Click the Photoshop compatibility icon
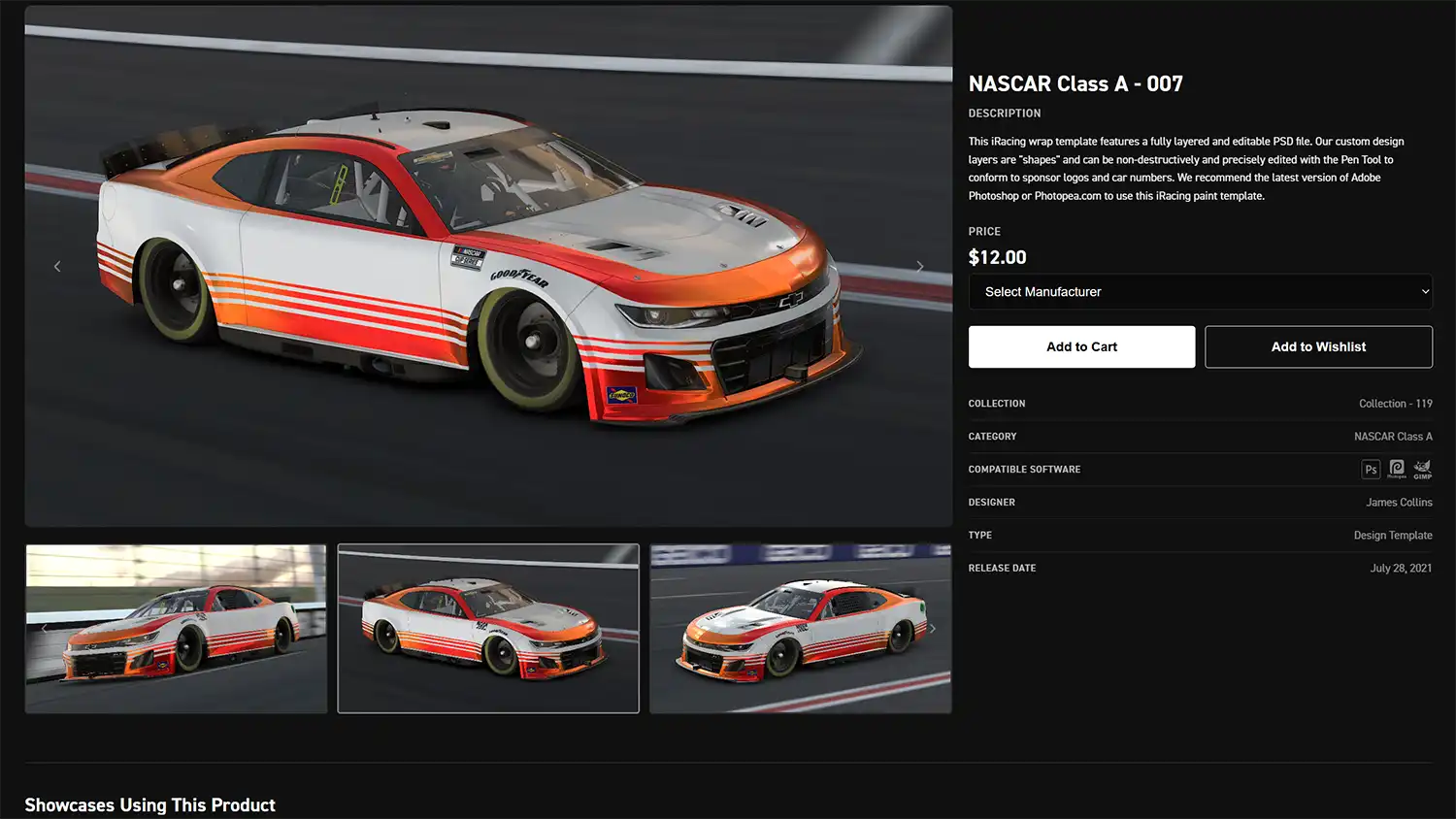Viewport: 1456px width, 819px height. pos(1371,470)
